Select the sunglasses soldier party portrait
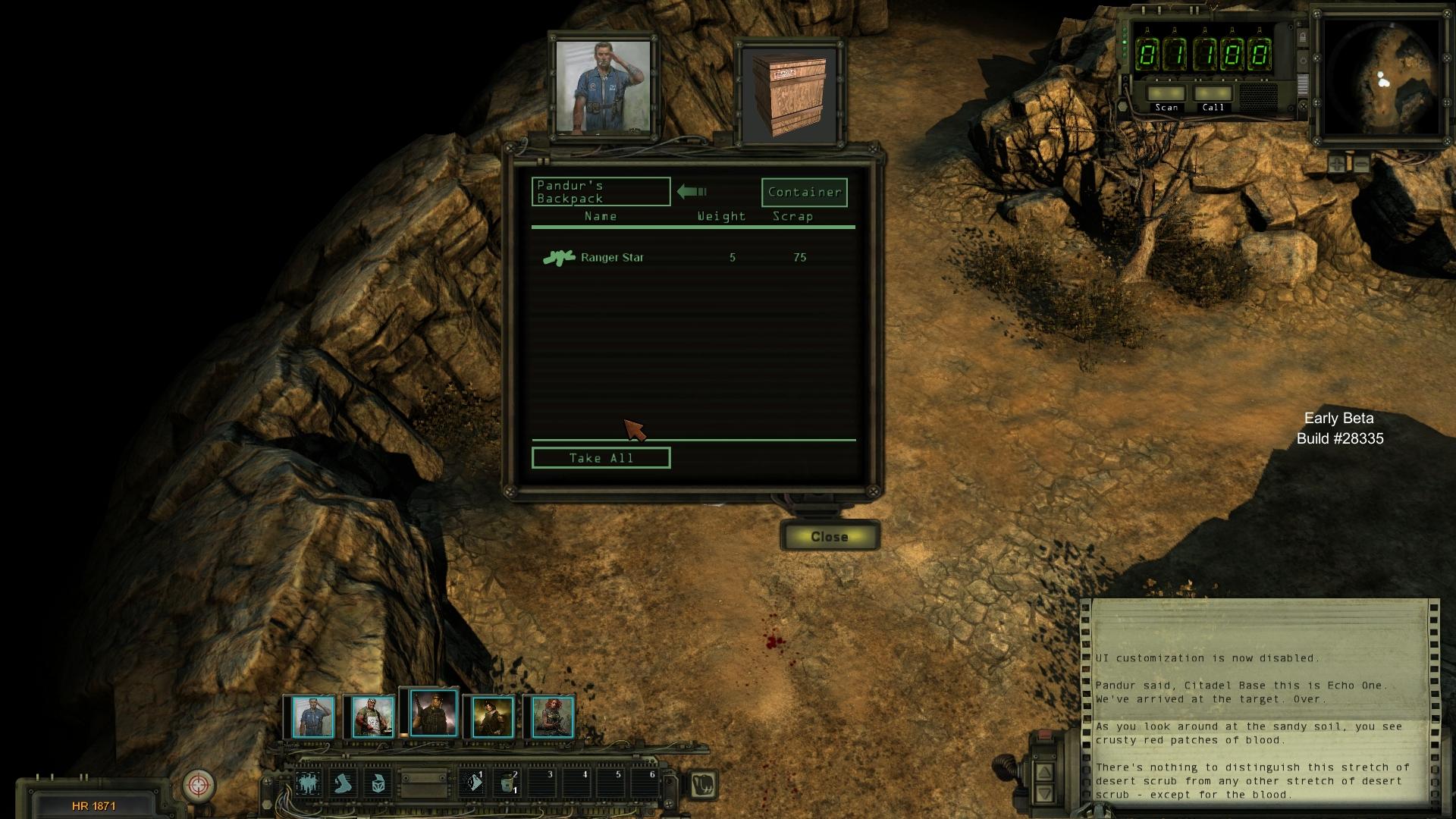1456x819 pixels. coord(433,714)
